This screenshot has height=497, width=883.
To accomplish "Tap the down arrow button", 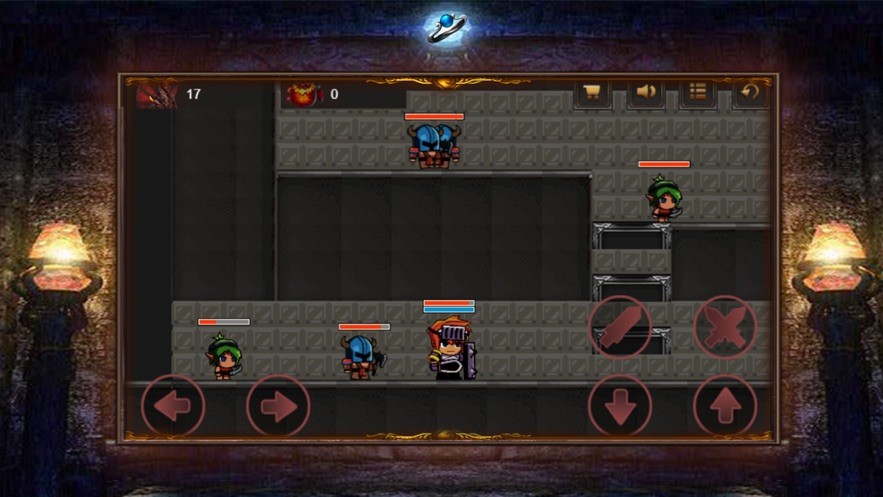I will [x=620, y=405].
